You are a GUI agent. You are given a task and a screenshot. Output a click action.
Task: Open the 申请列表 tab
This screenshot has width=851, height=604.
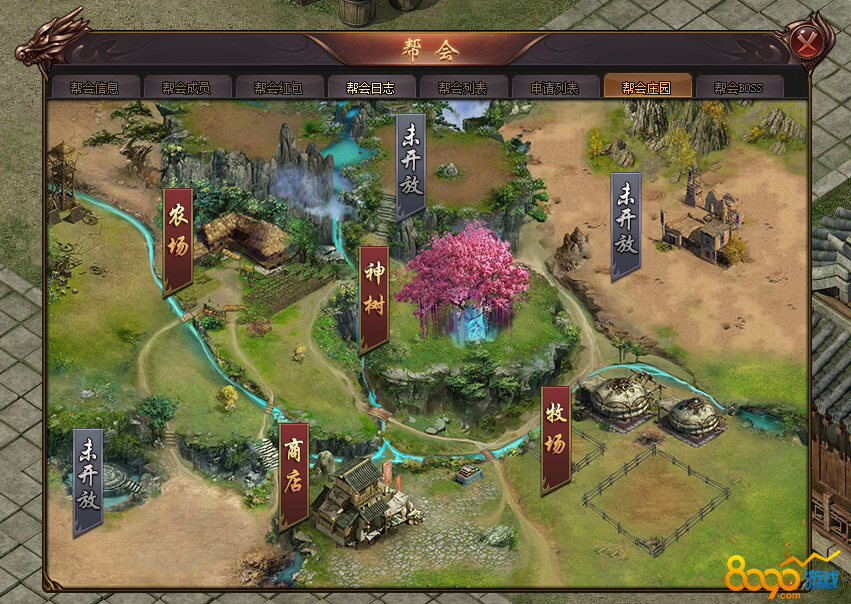point(553,87)
